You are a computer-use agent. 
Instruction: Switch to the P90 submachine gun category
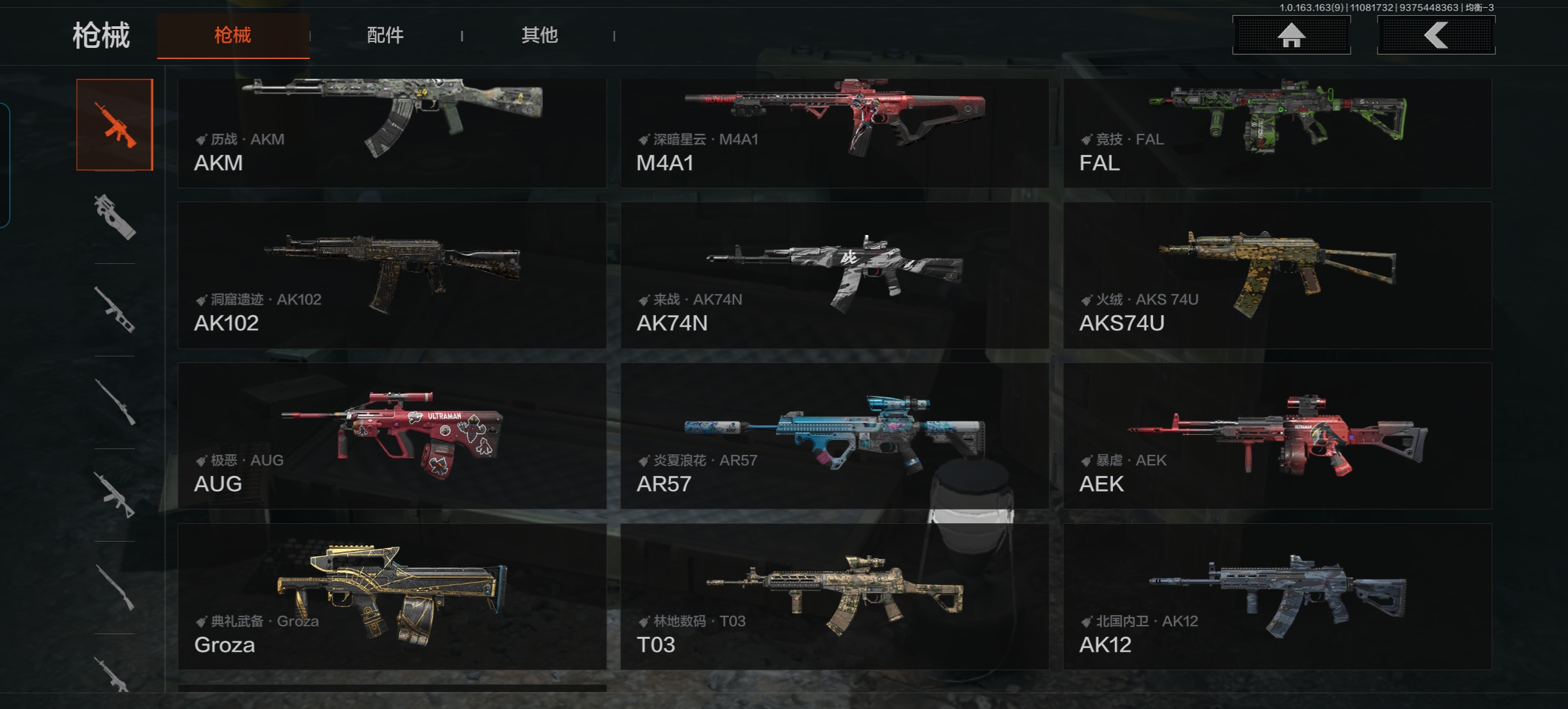tap(115, 217)
